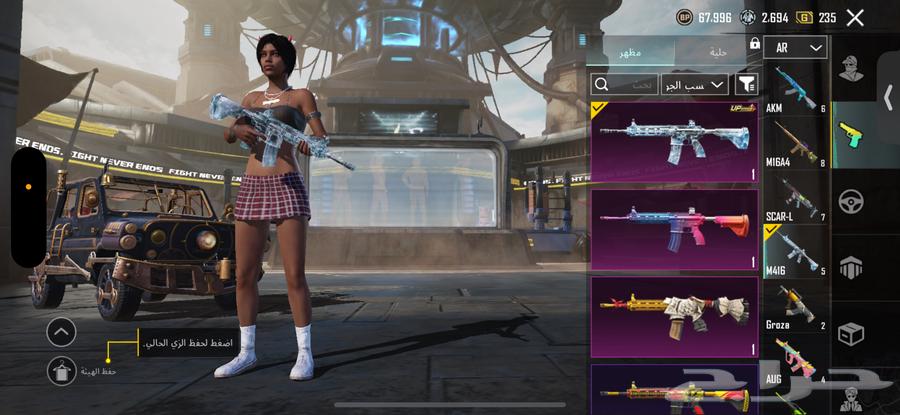Select AKM in the weapon list
The image size is (900, 415).
point(796,90)
